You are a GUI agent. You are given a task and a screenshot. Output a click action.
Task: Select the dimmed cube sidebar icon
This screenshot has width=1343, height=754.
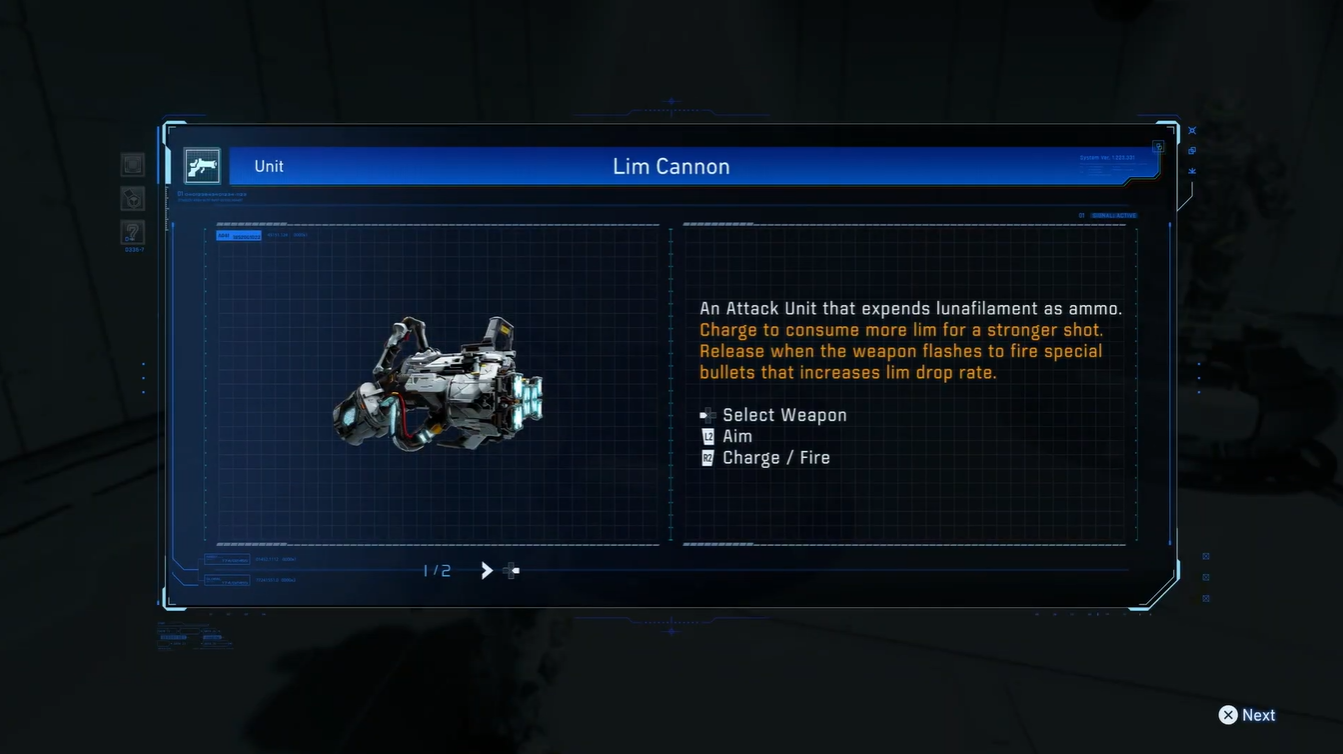[132, 199]
